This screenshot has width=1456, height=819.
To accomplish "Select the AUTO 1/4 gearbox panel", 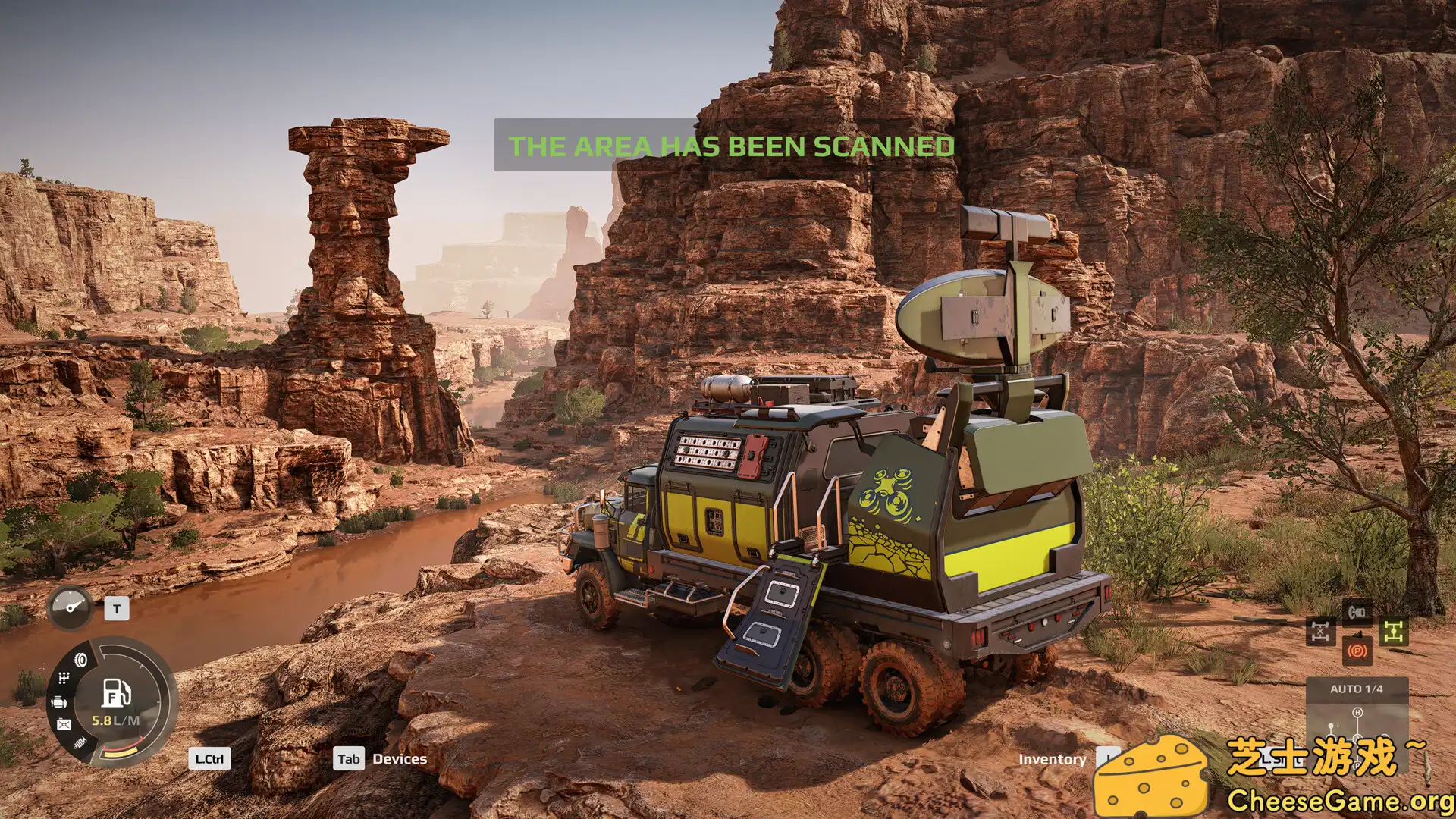I will [x=1356, y=689].
